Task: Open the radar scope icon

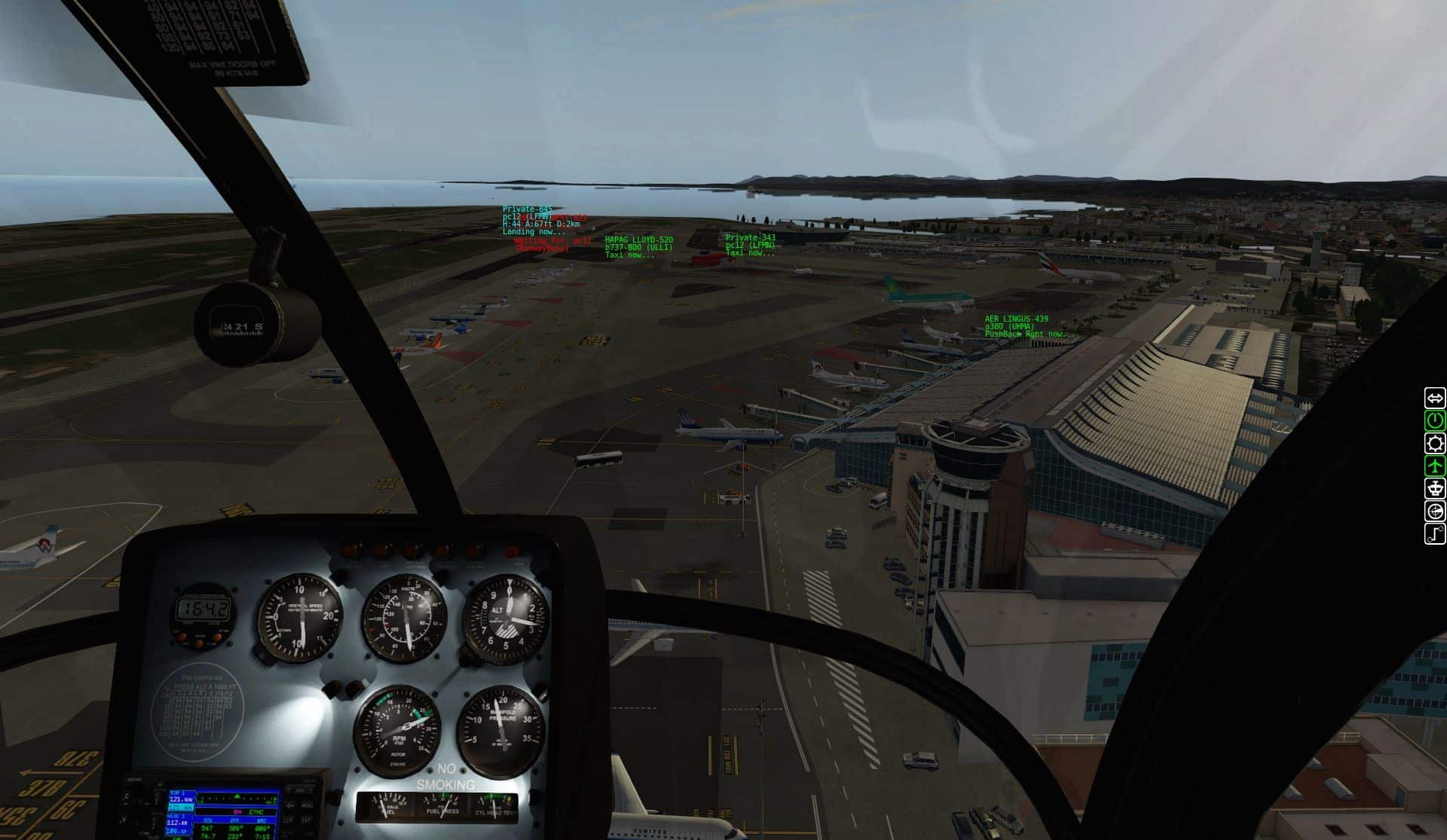Action: [1434, 512]
